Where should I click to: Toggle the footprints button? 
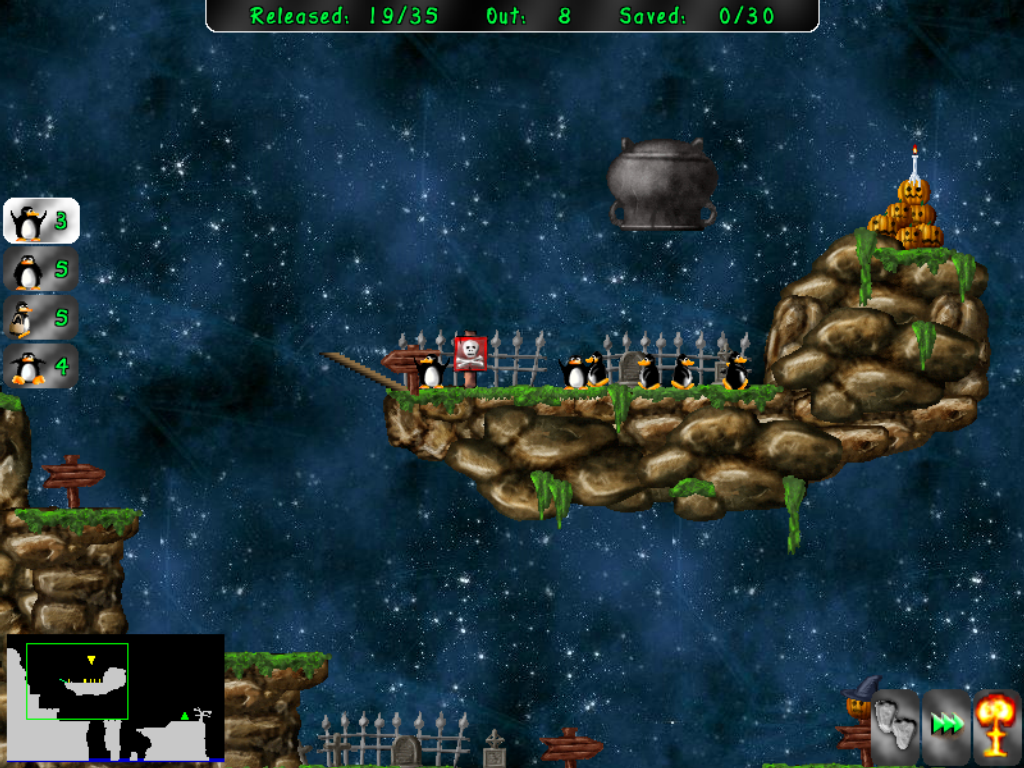click(x=895, y=723)
